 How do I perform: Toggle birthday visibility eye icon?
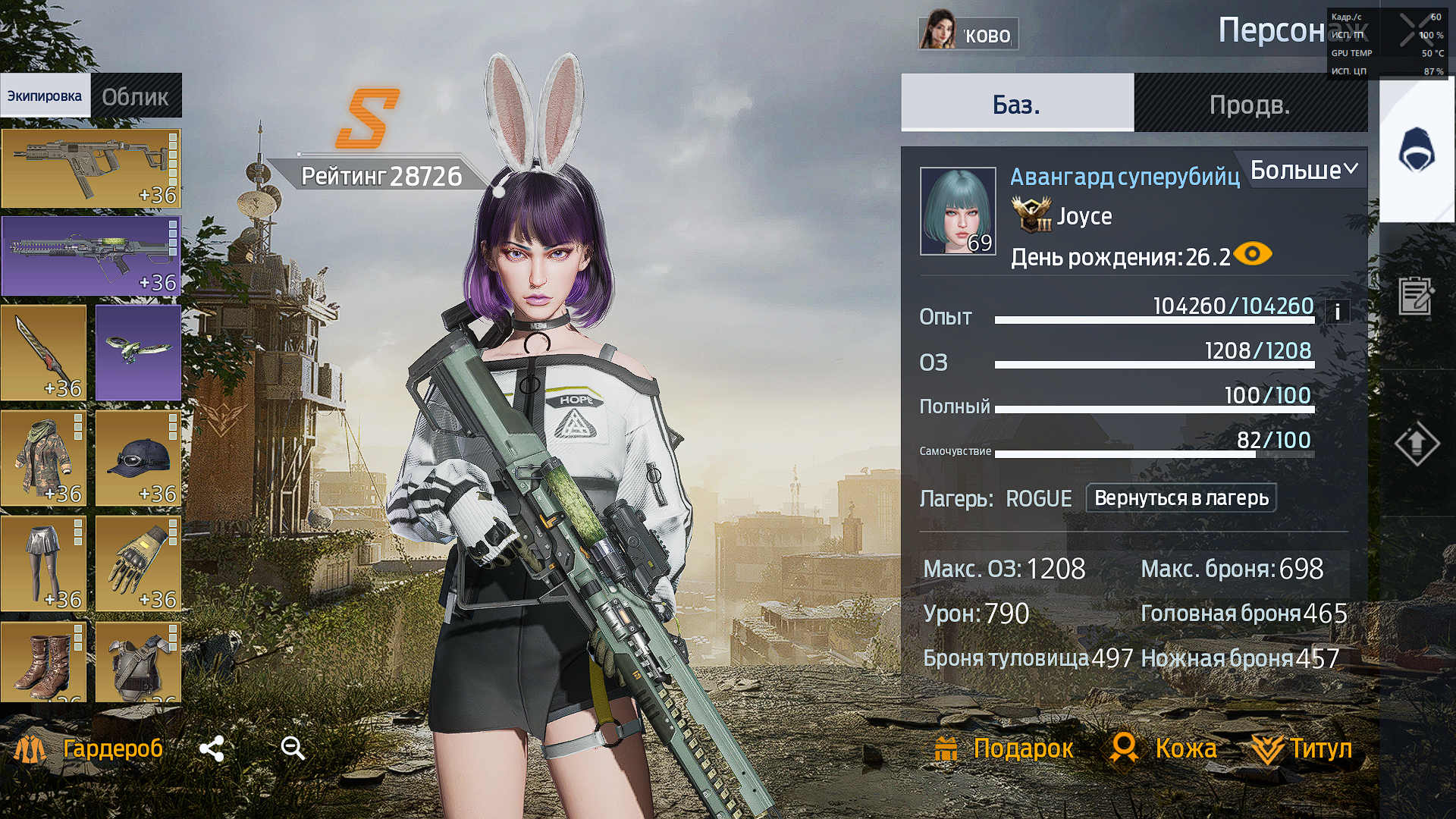(x=1253, y=254)
